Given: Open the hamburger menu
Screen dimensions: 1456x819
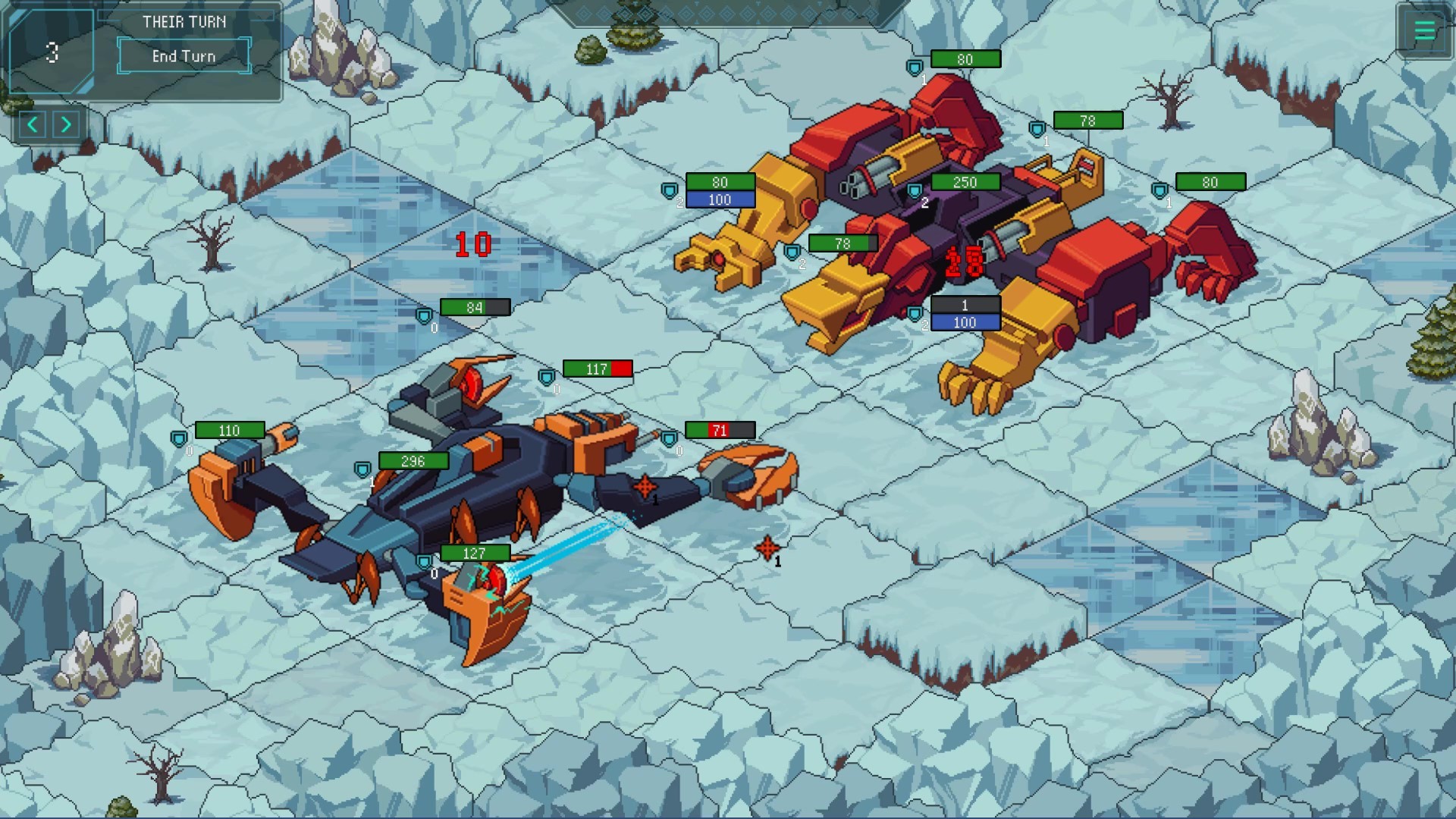Looking at the screenshot, I should click(x=1424, y=31).
